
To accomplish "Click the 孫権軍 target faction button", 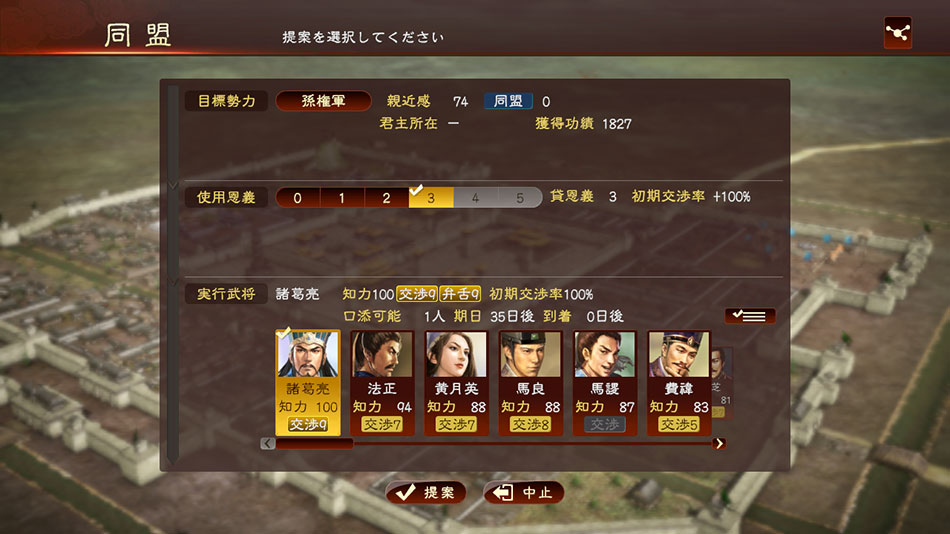I will [322, 101].
